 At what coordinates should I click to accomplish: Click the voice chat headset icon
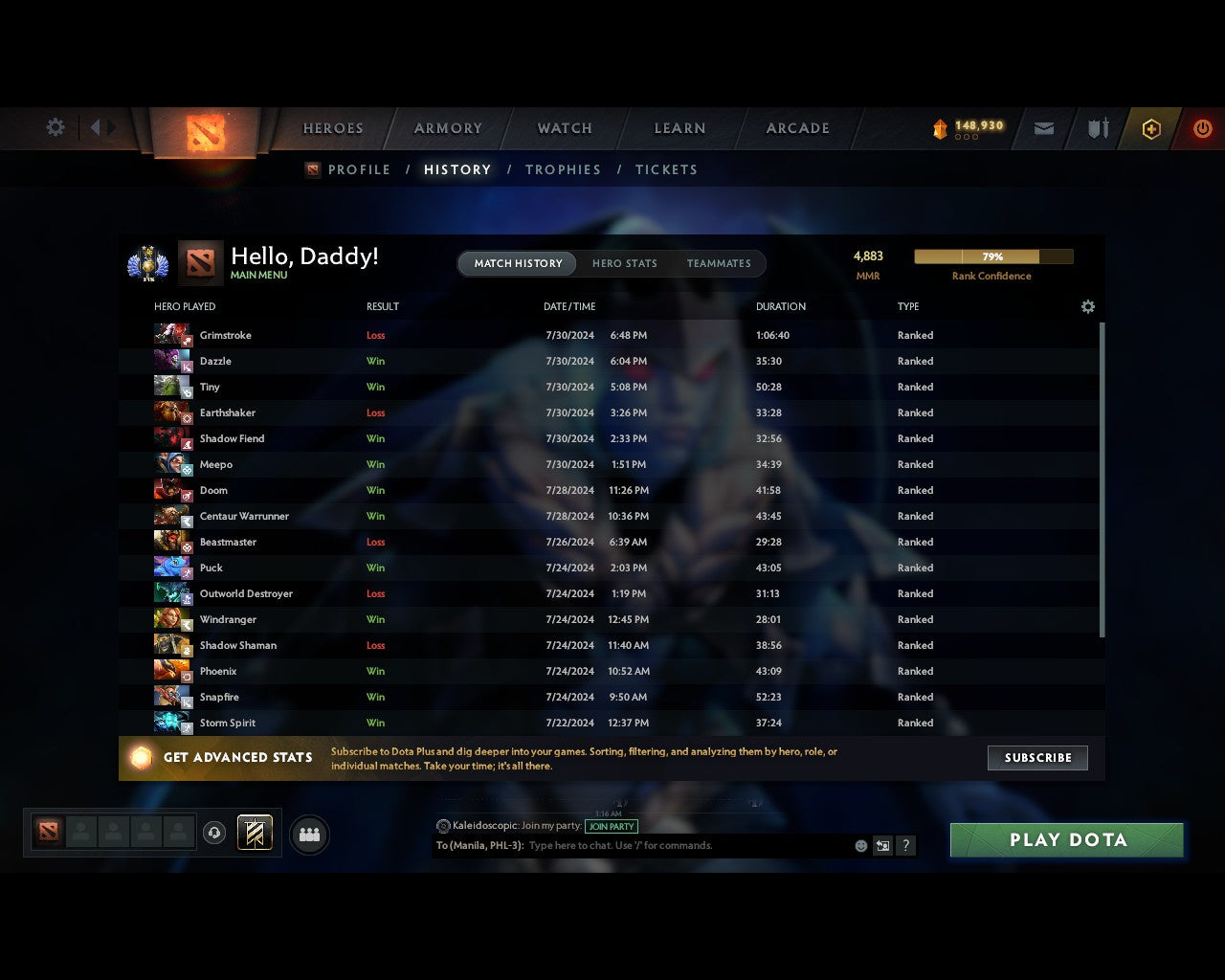tap(214, 834)
